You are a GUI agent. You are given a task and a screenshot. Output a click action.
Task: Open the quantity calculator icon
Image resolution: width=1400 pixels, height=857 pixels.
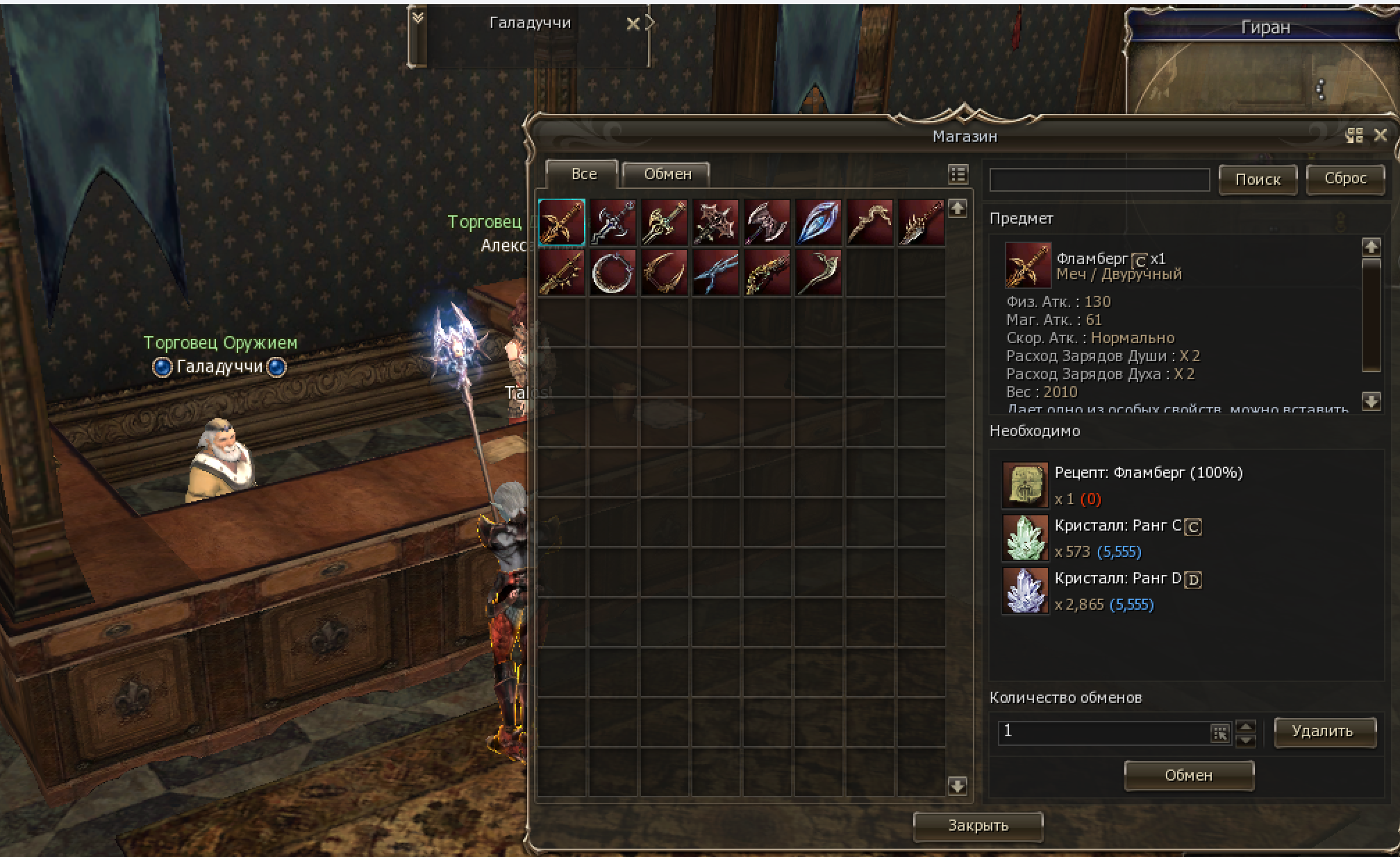point(1220,733)
